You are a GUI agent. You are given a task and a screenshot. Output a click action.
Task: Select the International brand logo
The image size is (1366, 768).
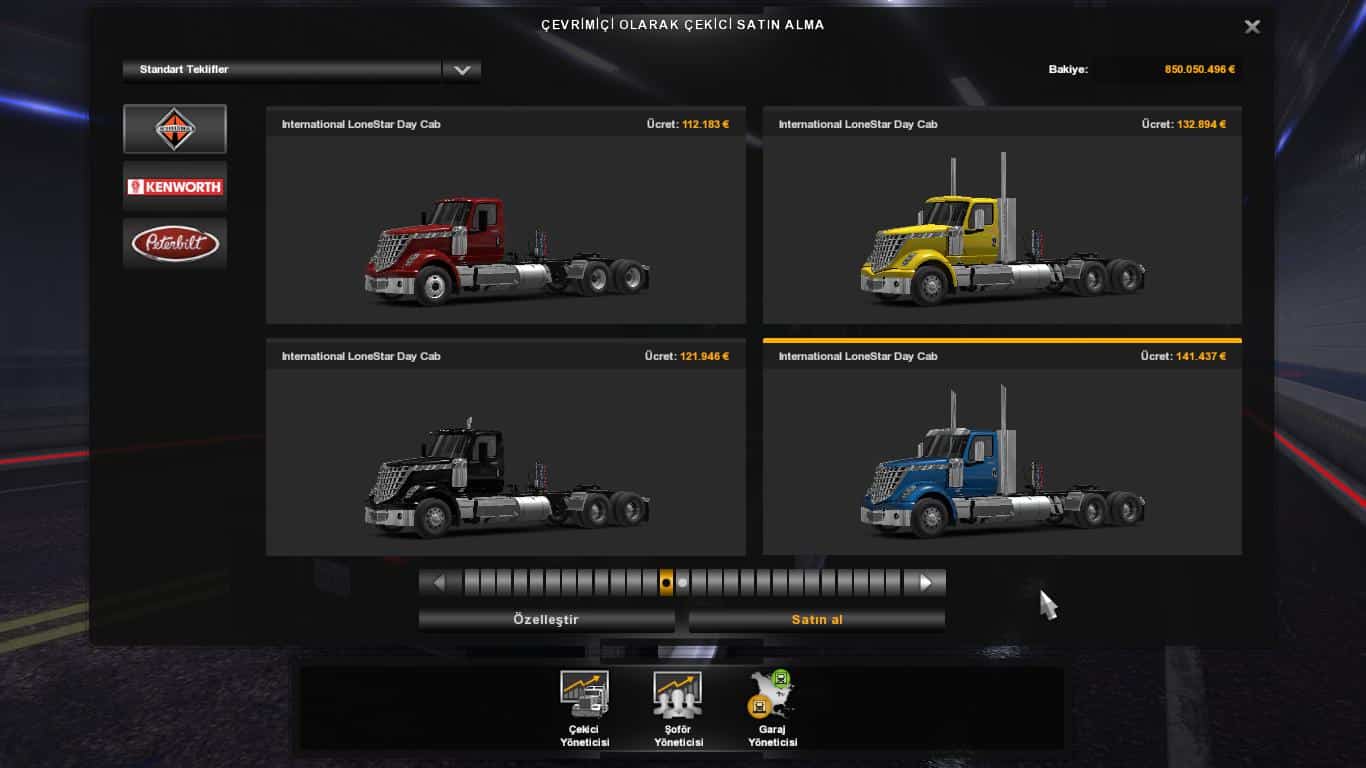point(175,129)
